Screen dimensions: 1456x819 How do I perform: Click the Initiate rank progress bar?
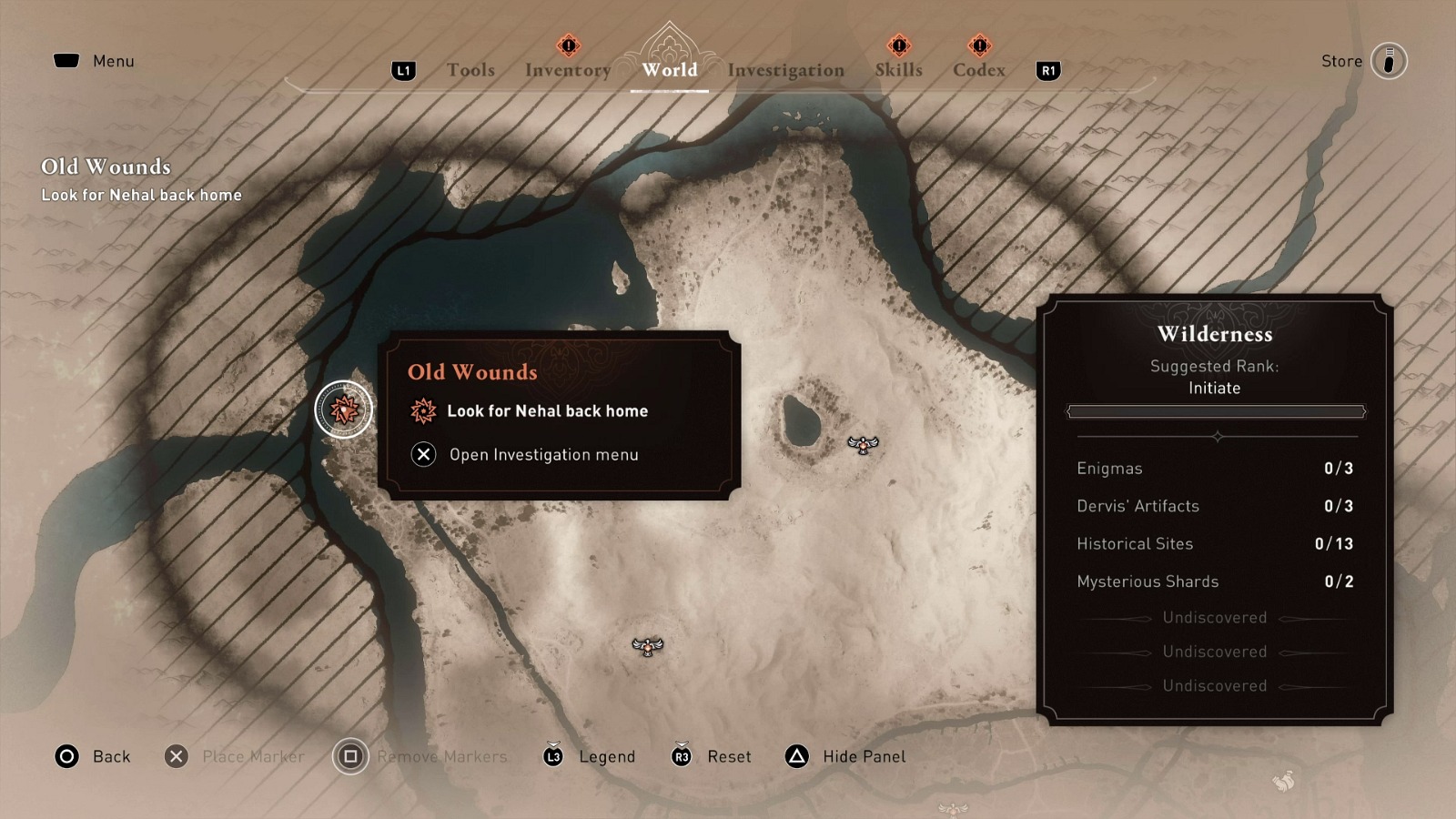click(x=1214, y=411)
